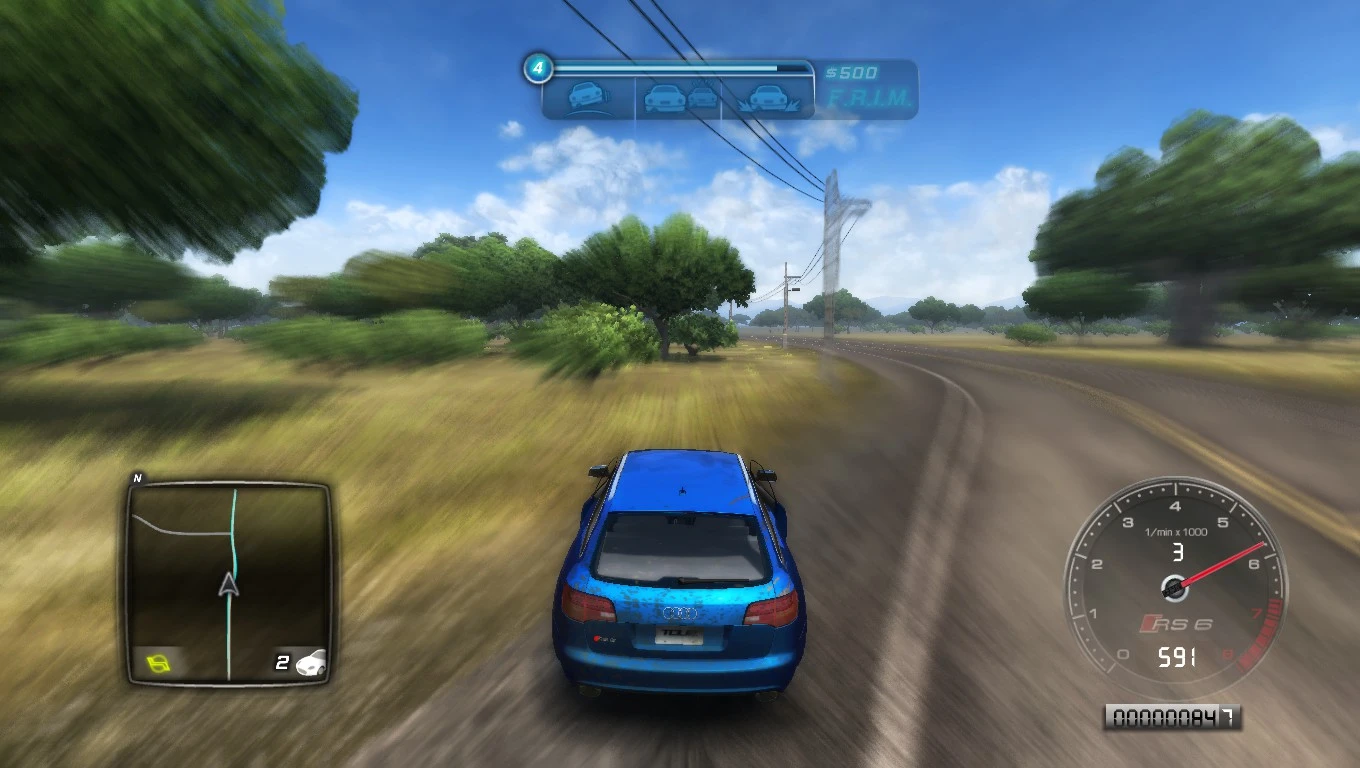Toggle the overtake challenge panel

tap(685, 97)
